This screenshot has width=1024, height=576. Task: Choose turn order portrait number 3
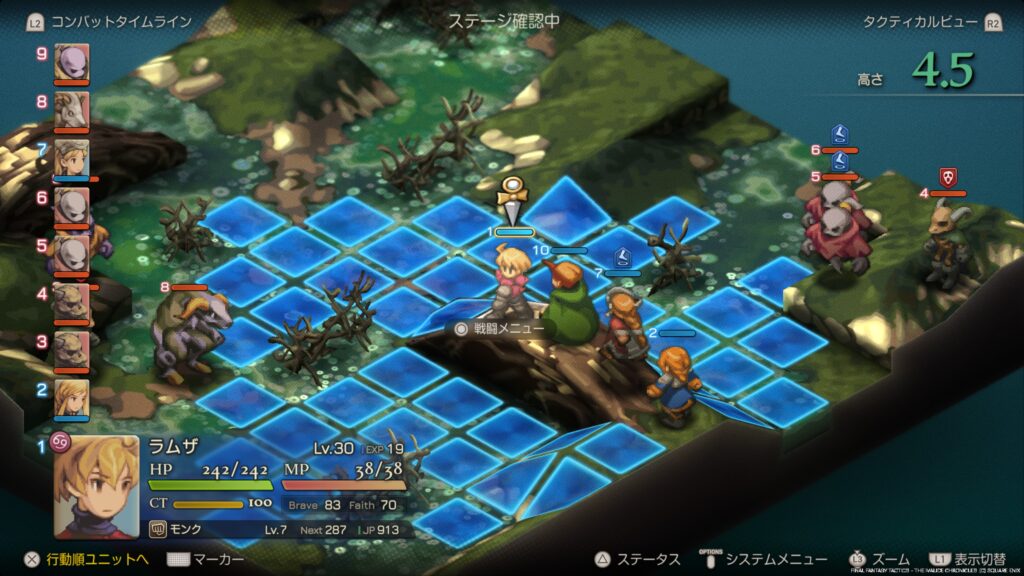(x=71, y=350)
